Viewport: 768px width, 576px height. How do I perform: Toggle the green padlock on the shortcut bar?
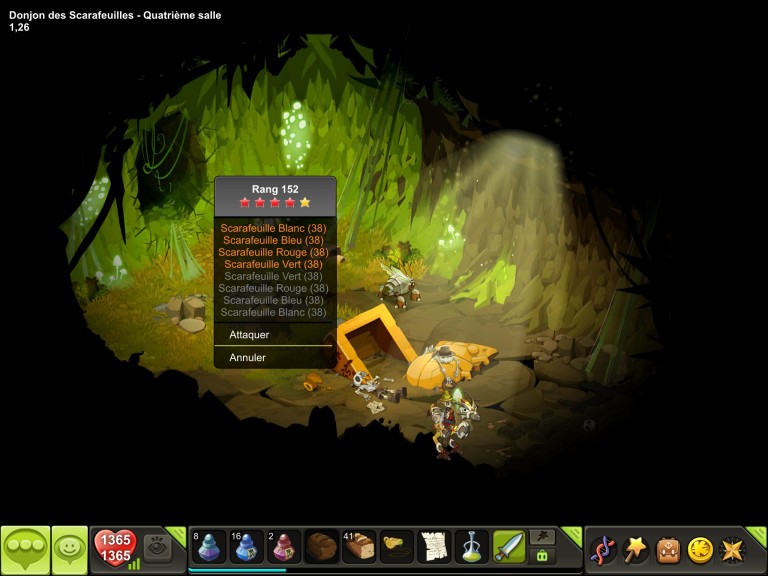coord(542,556)
